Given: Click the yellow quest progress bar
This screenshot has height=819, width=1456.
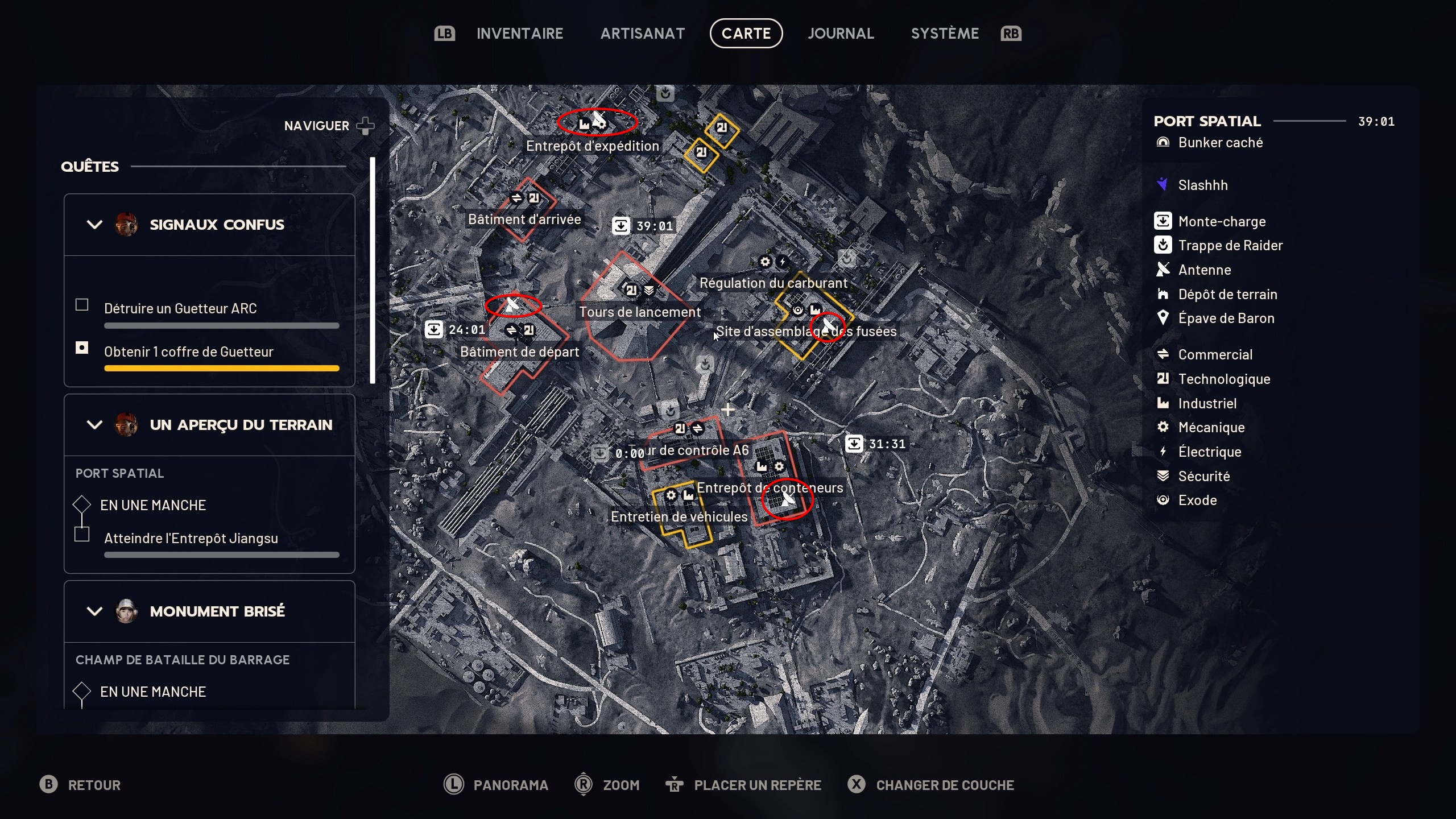Looking at the screenshot, I should (x=221, y=369).
